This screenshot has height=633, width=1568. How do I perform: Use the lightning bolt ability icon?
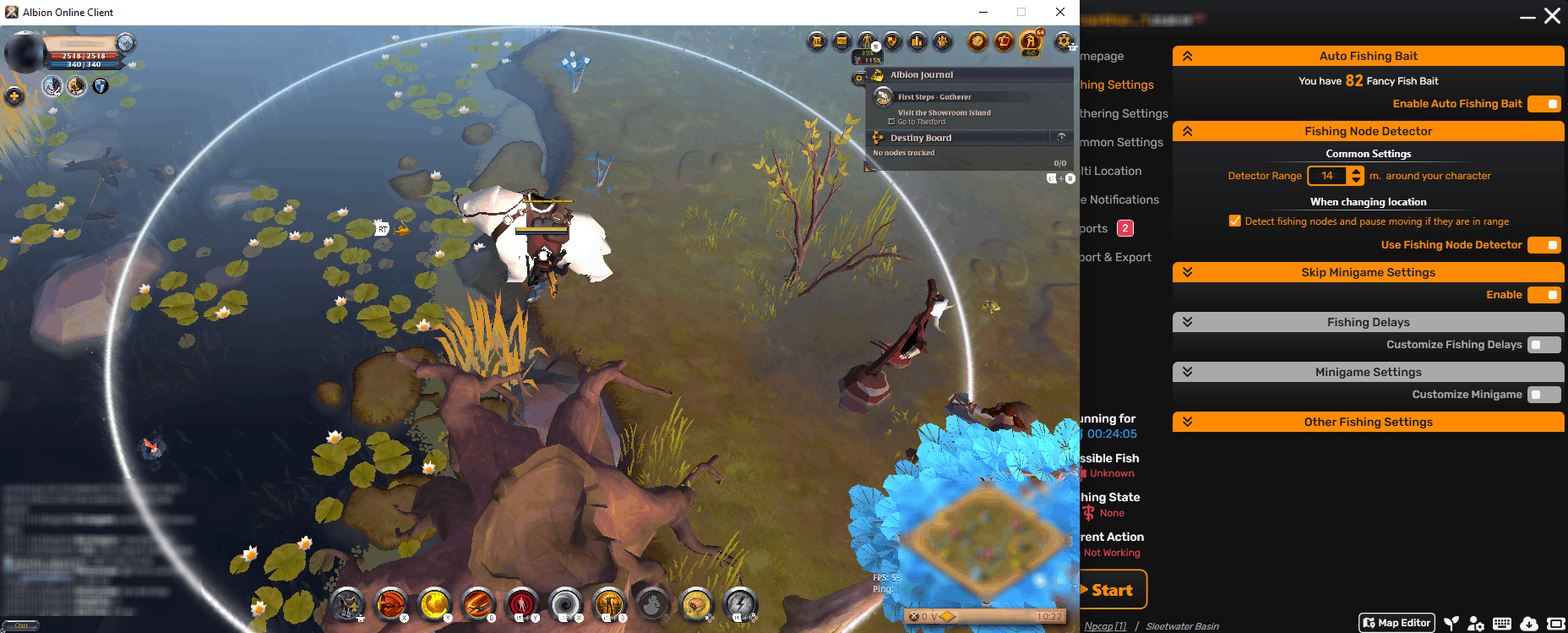[740, 604]
